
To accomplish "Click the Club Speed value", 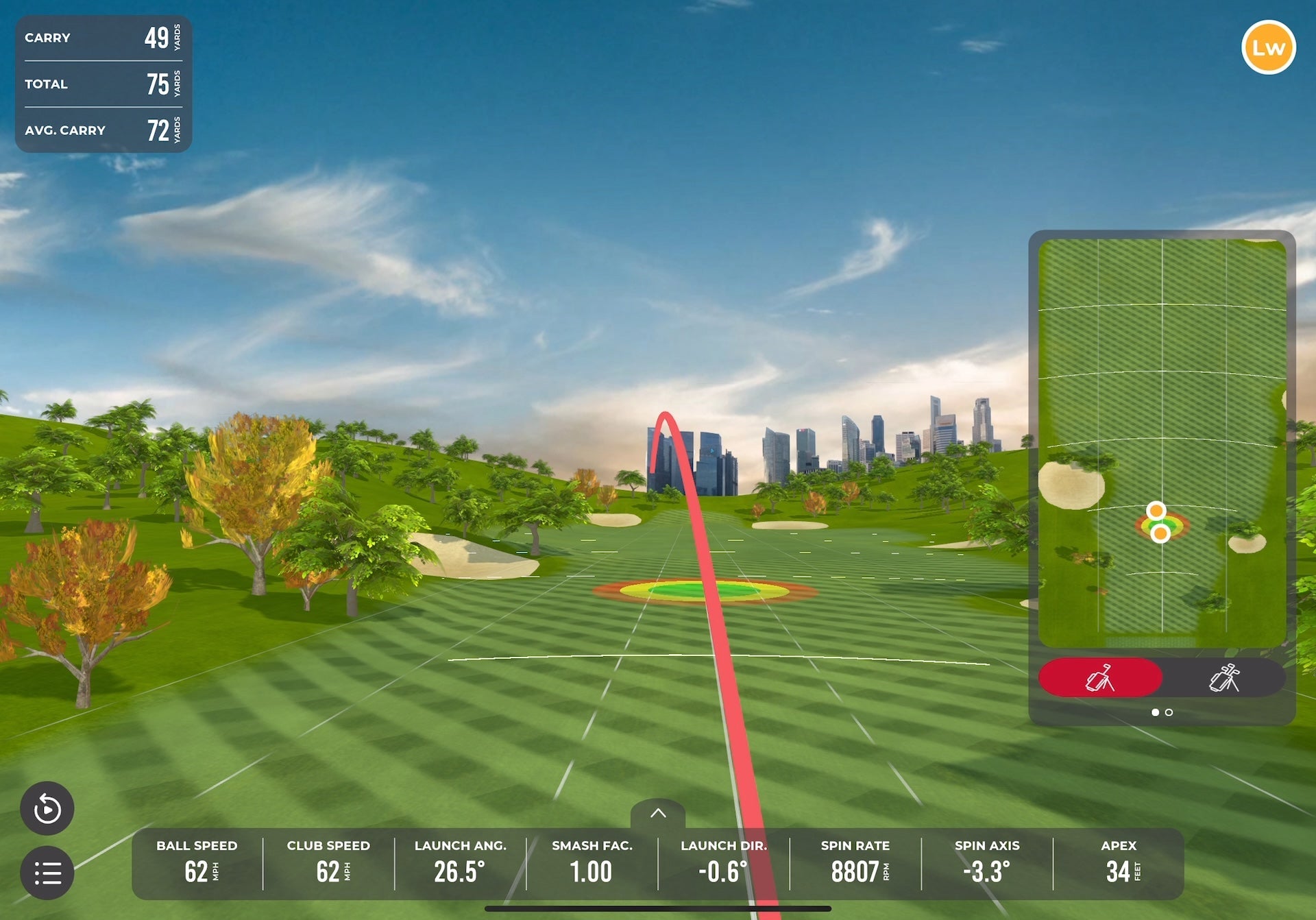I will 328,862.
